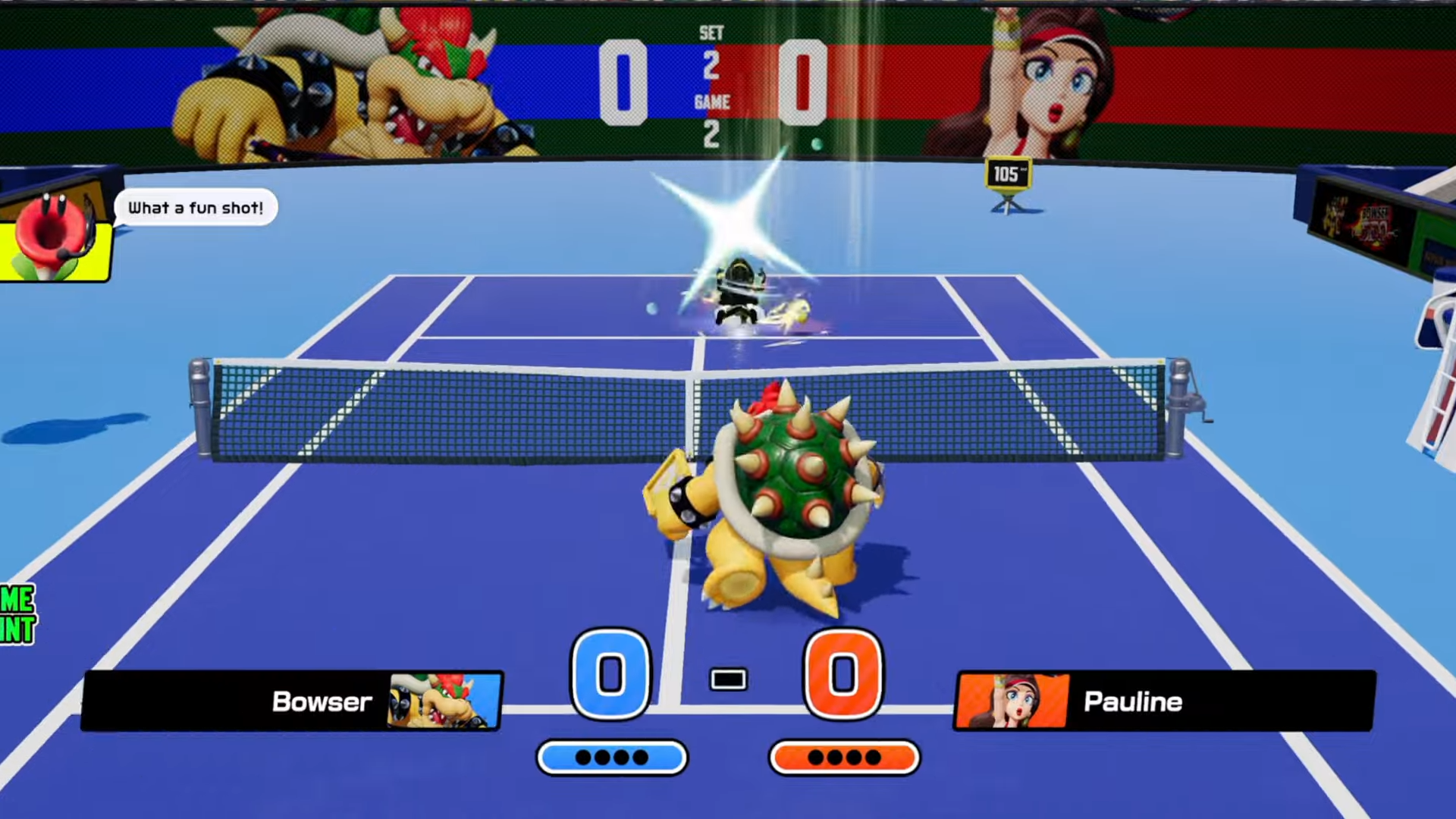
Task: Click the Piranha Plant commentator portrait
Action: (x=53, y=235)
